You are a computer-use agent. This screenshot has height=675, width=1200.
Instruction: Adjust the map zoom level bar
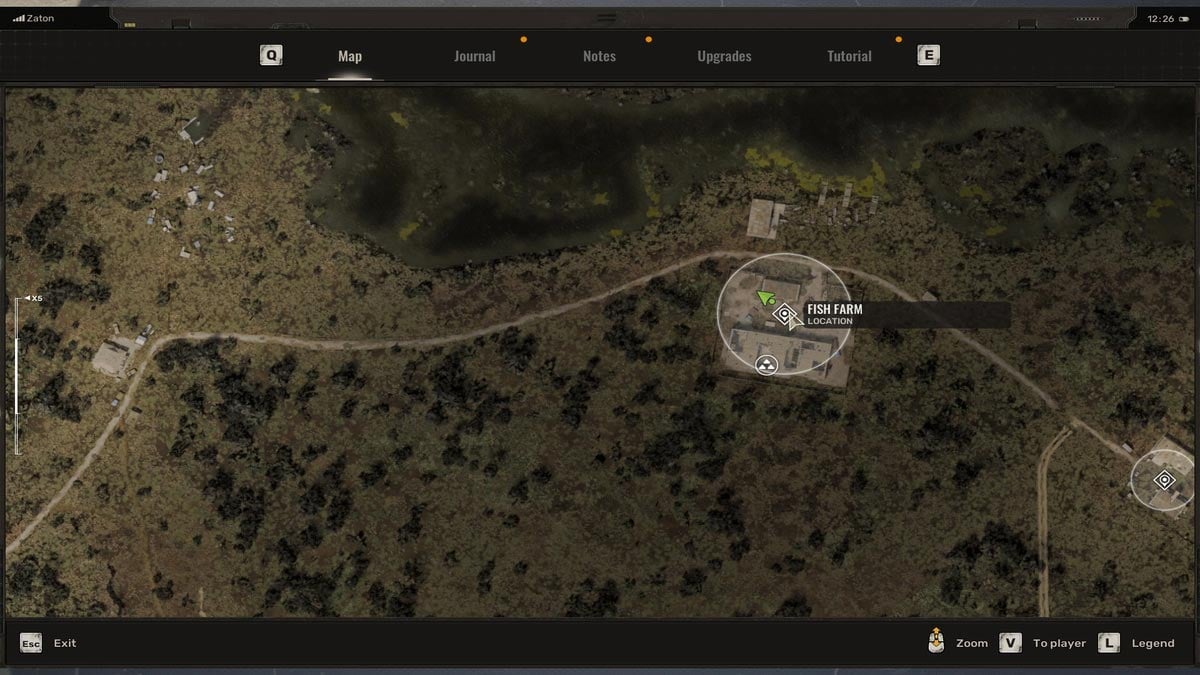(x=17, y=370)
